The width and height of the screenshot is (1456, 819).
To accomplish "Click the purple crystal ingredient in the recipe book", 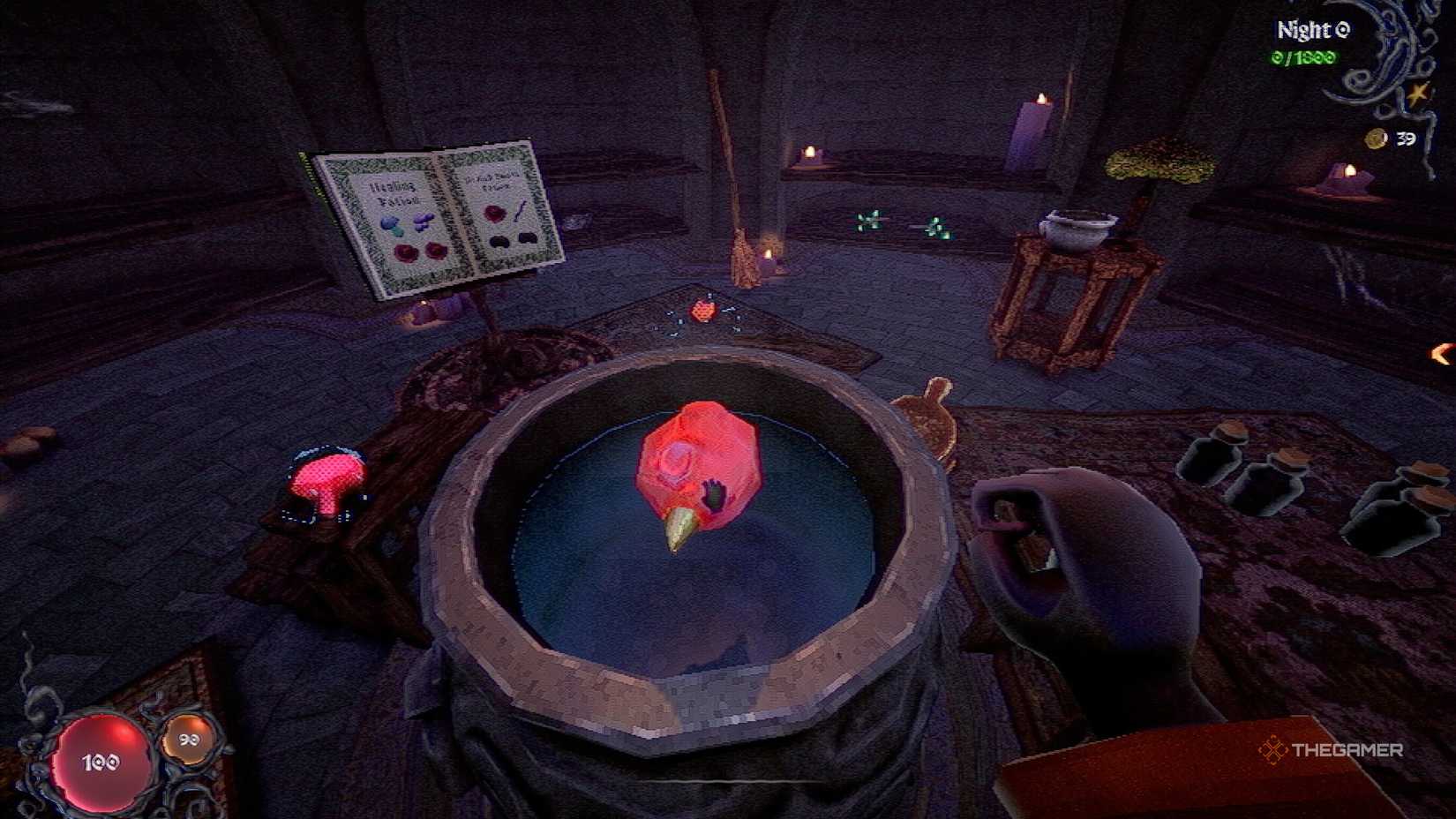I will pyautogui.click(x=424, y=222).
